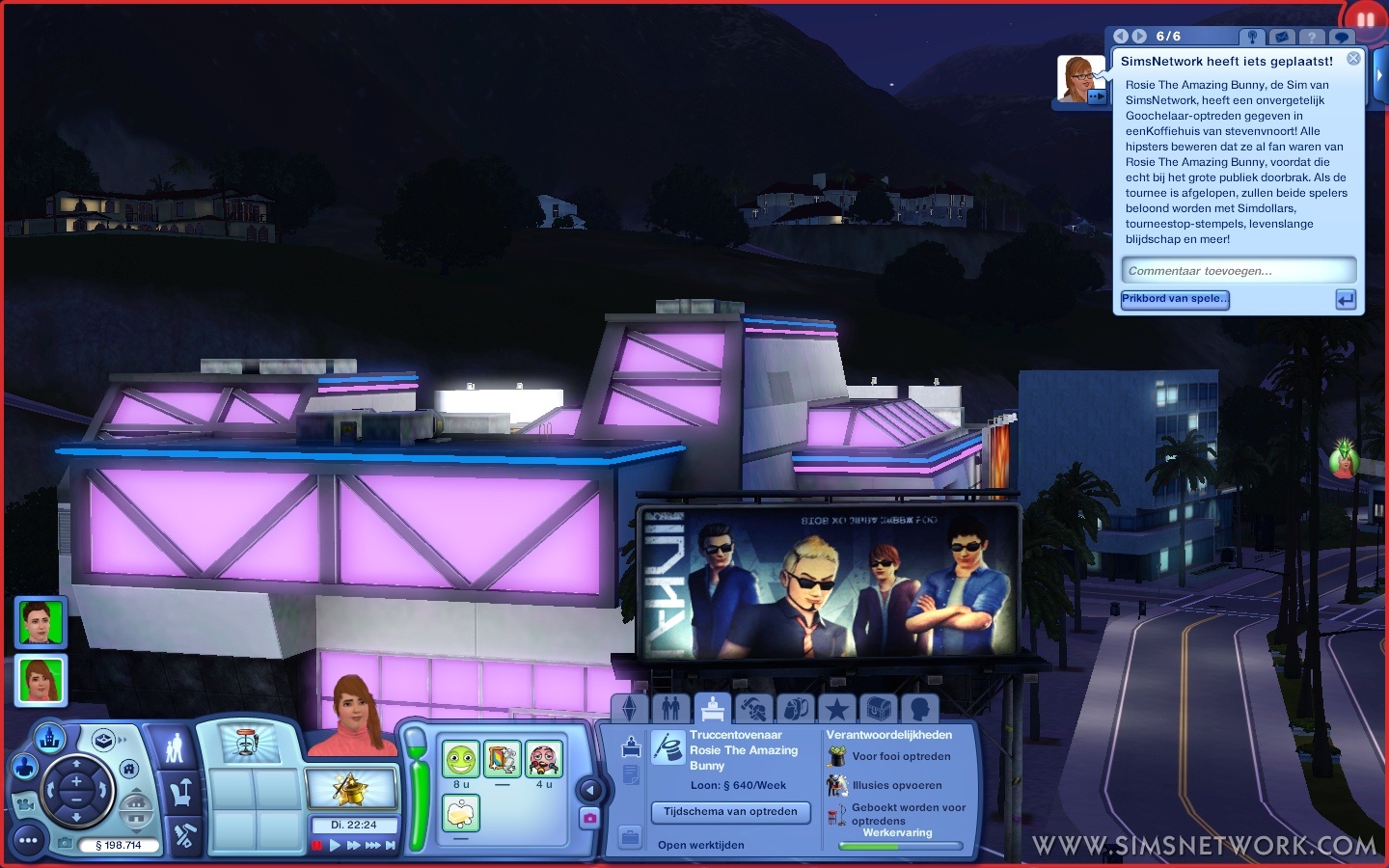Open the 'Tijdschema van optreden' schedule

(x=730, y=812)
